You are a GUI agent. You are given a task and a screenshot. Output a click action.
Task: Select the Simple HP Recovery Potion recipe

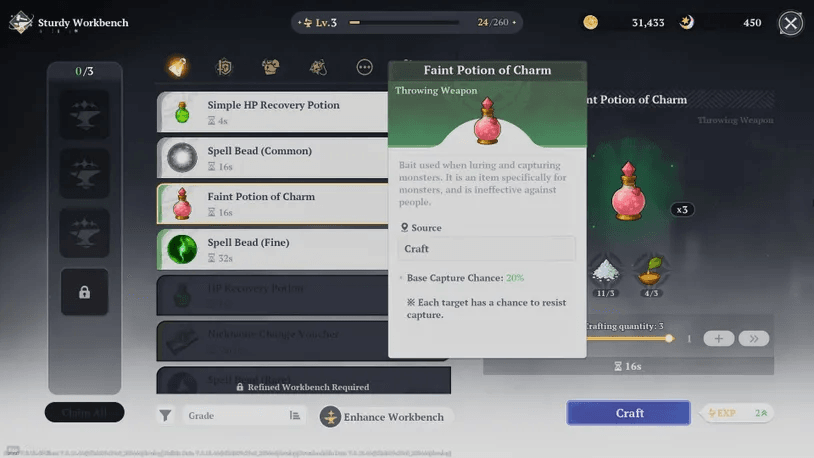click(272, 112)
